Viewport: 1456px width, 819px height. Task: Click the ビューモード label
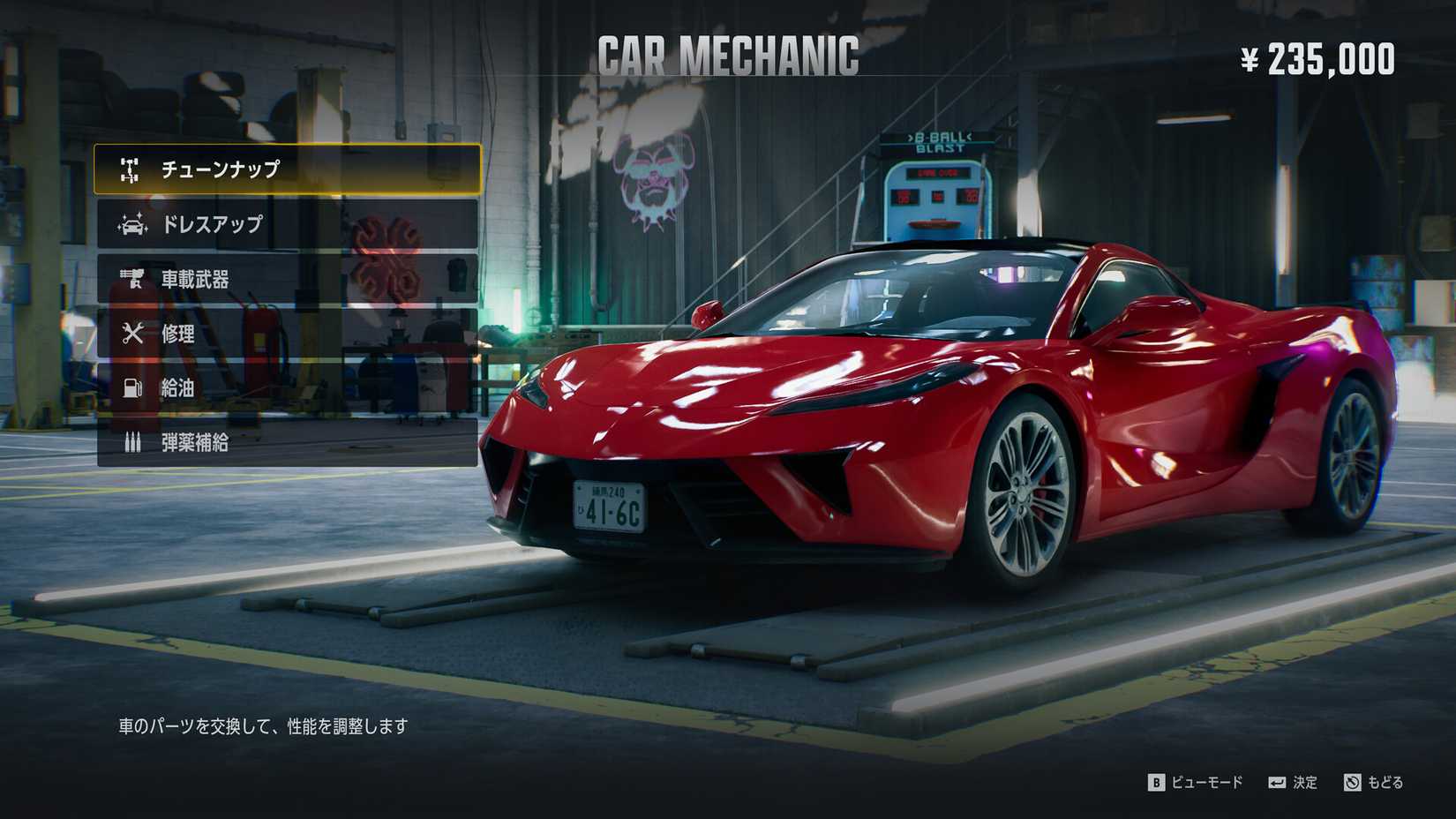click(x=1207, y=782)
